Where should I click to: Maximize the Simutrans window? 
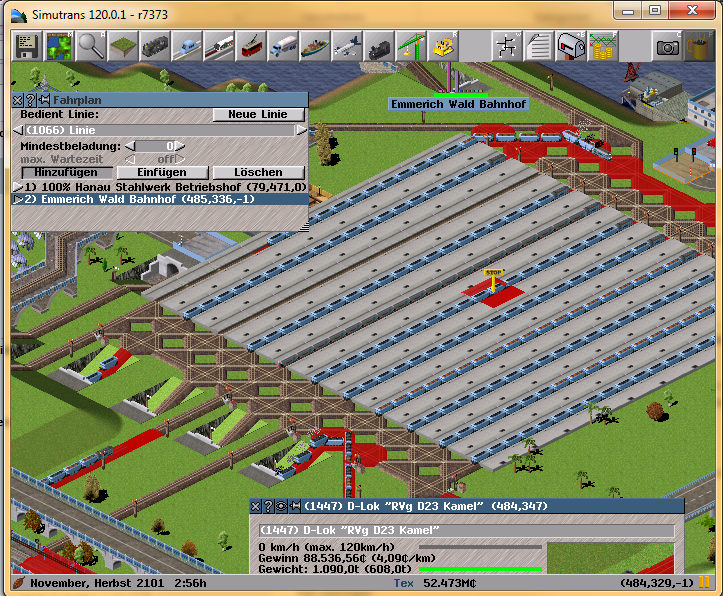655,10
